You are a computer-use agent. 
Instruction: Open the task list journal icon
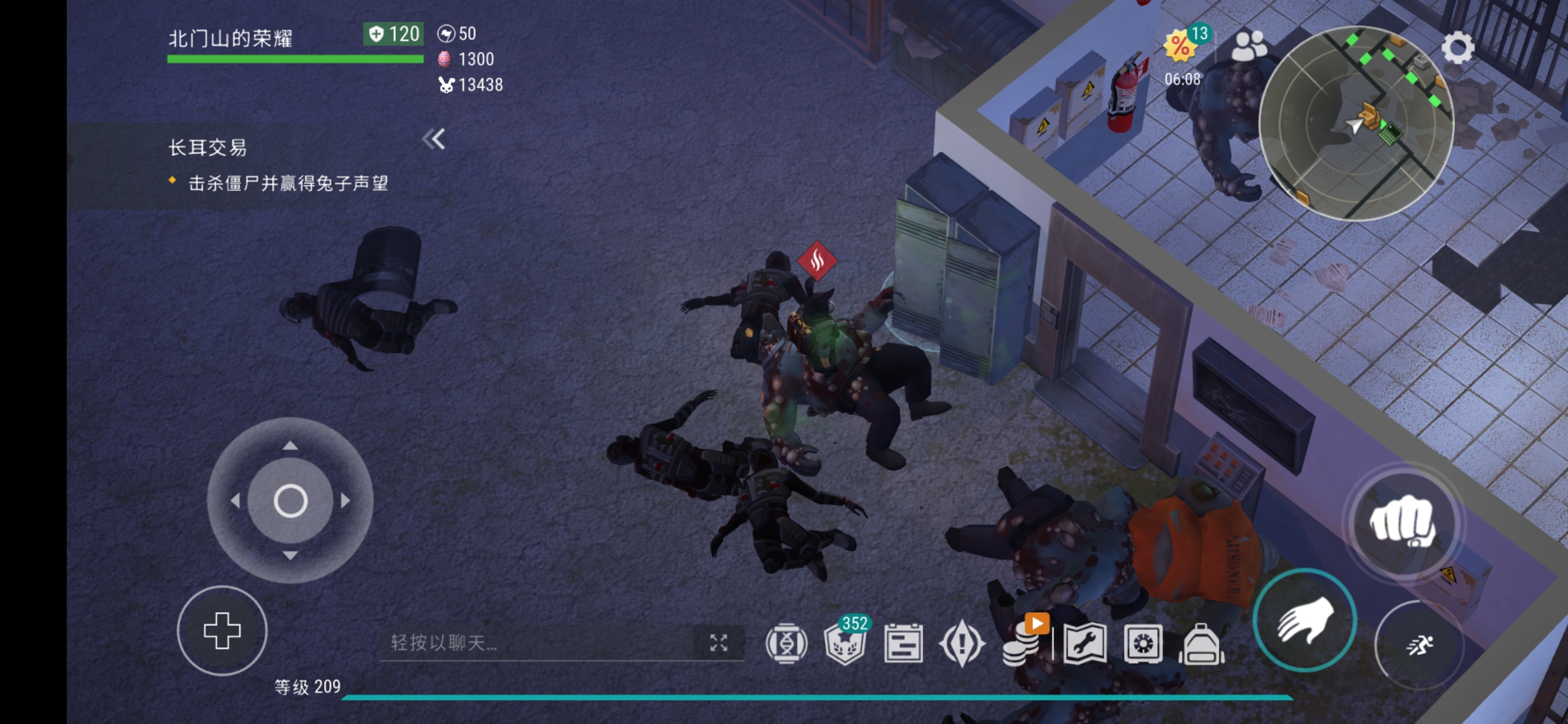(x=904, y=644)
